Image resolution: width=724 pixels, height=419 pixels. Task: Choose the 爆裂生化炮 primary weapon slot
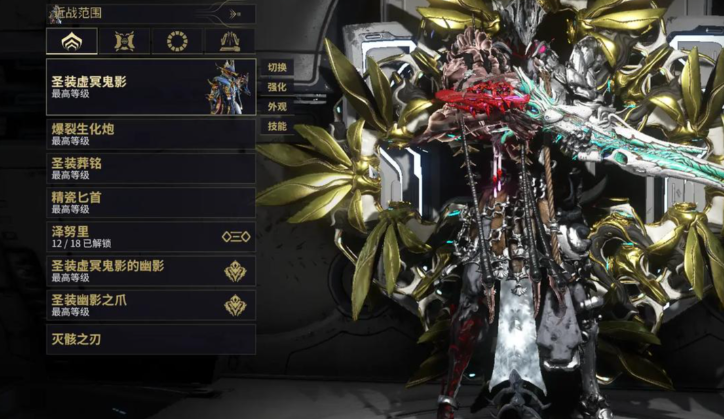coord(150,134)
